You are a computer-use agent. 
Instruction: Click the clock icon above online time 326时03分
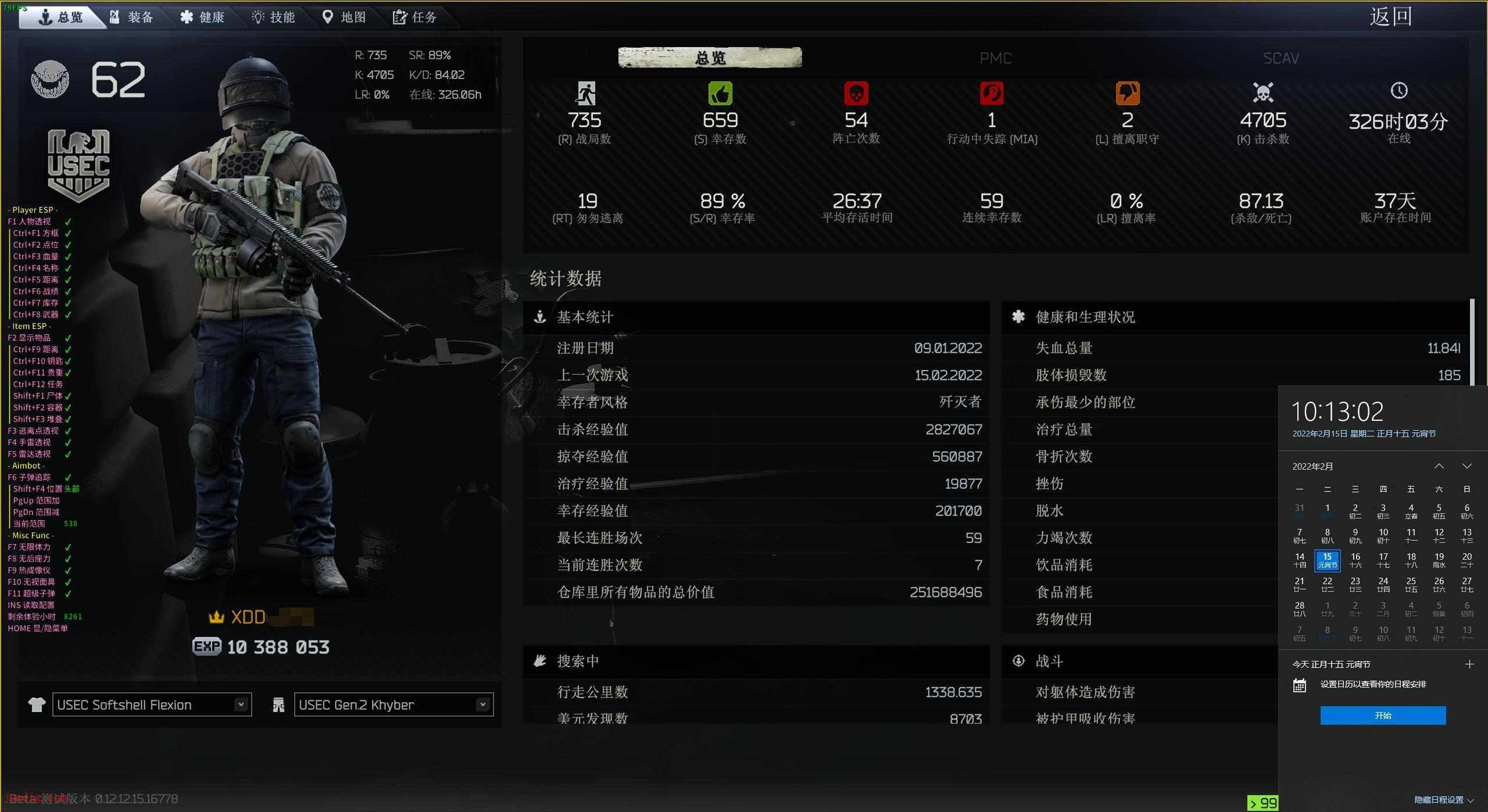[1399, 92]
